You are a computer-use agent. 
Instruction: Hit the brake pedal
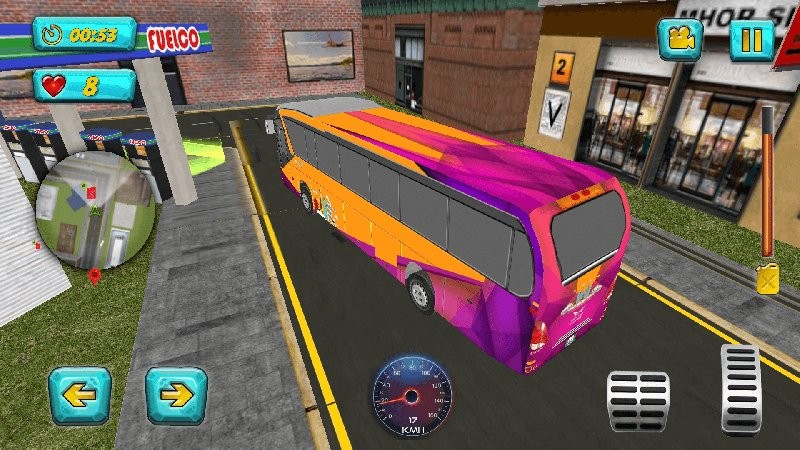point(638,400)
